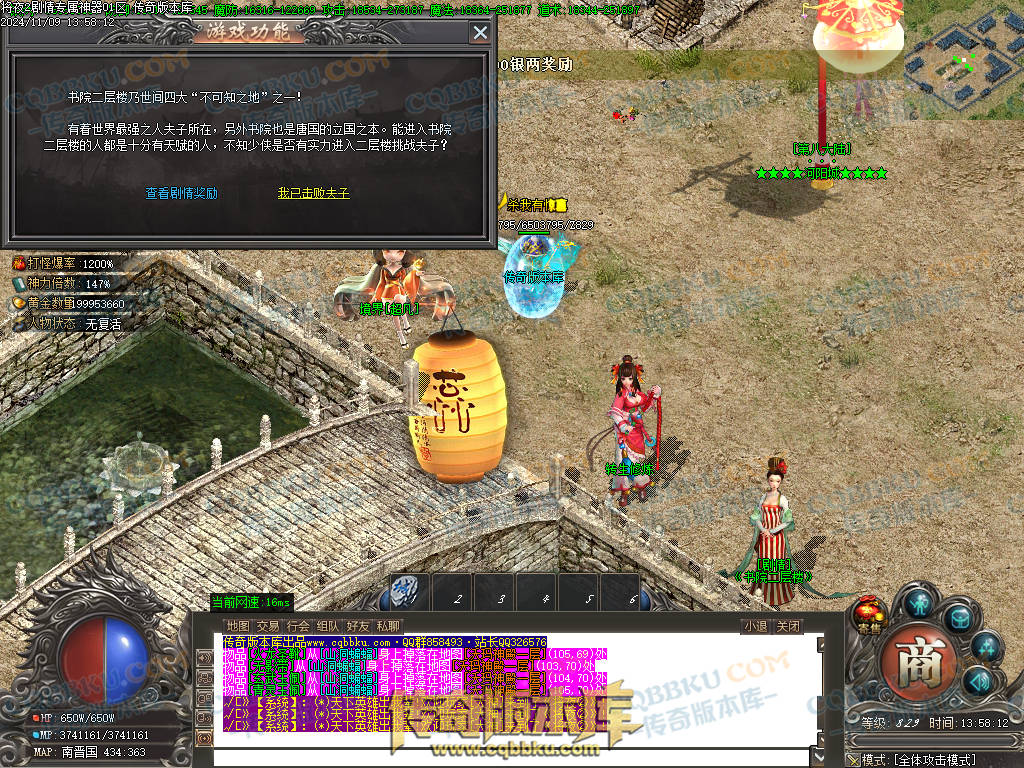The image size is (1024, 768).
Task: Click the 小退 logout button
Action: (755, 626)
